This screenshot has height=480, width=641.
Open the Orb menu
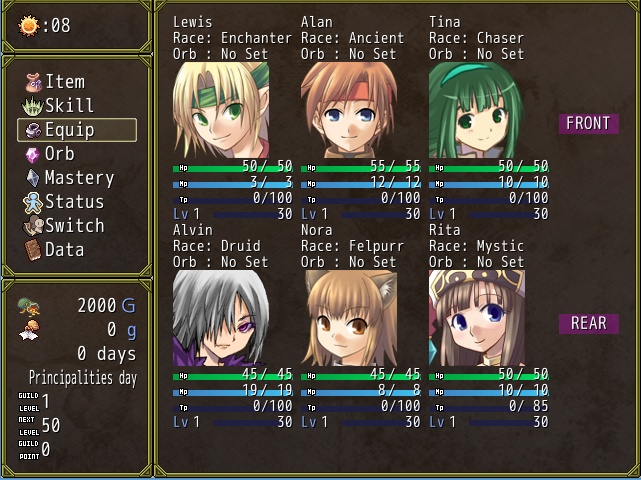[59, 154]
